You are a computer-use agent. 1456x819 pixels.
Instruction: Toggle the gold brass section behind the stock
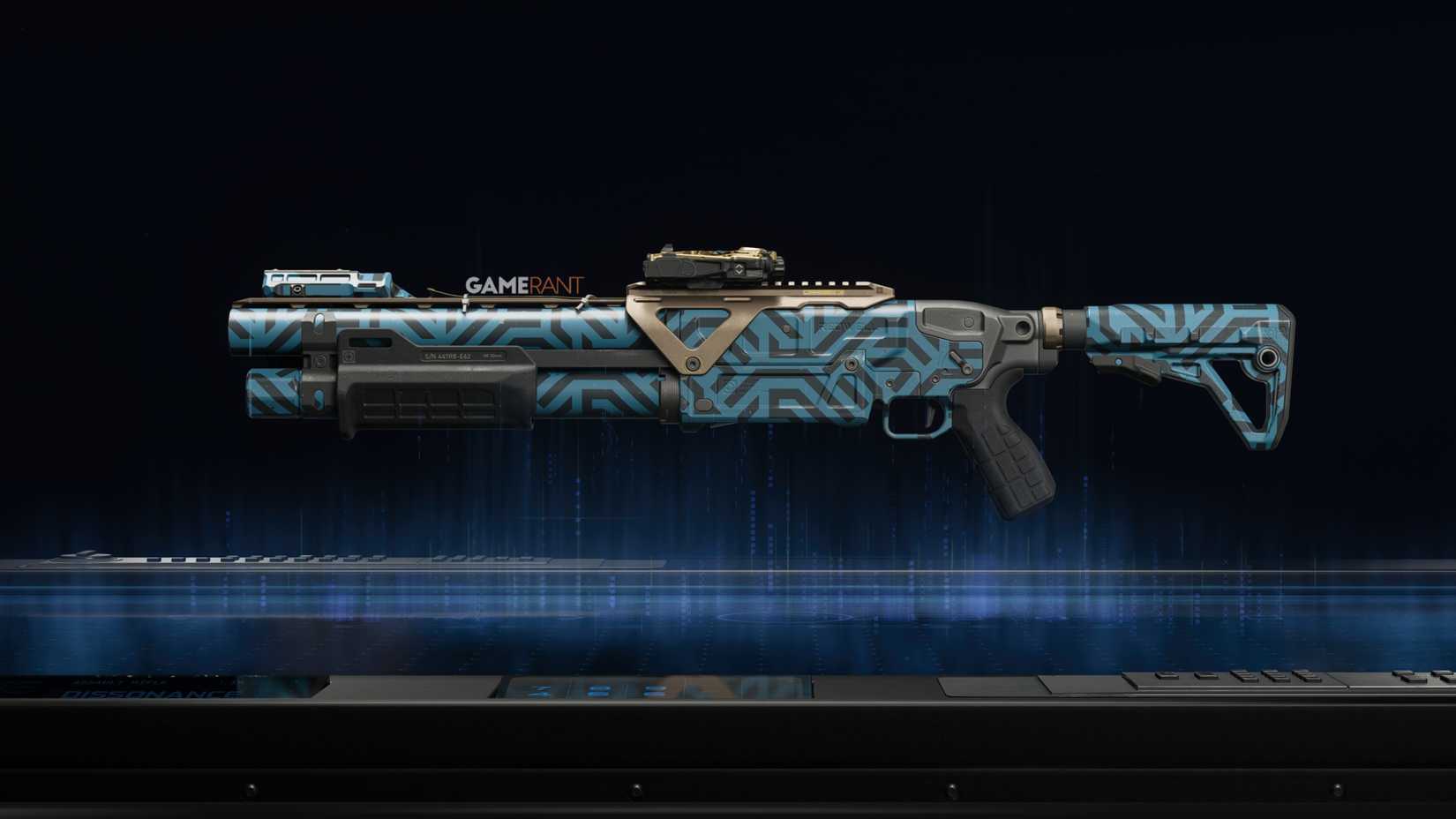click(x=1054, y=327)
